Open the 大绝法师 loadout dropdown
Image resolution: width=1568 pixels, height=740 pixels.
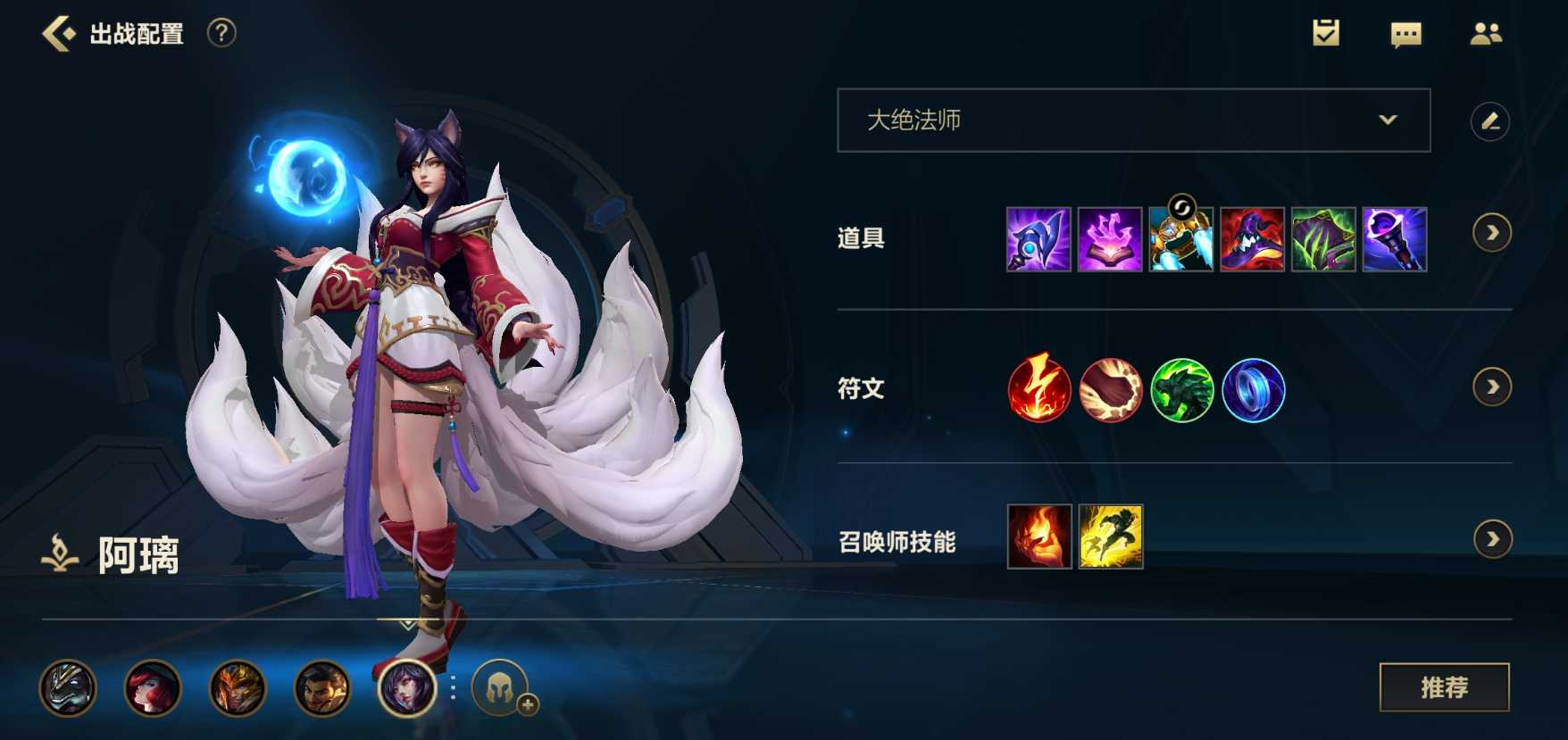click(x=1132, y=119)
